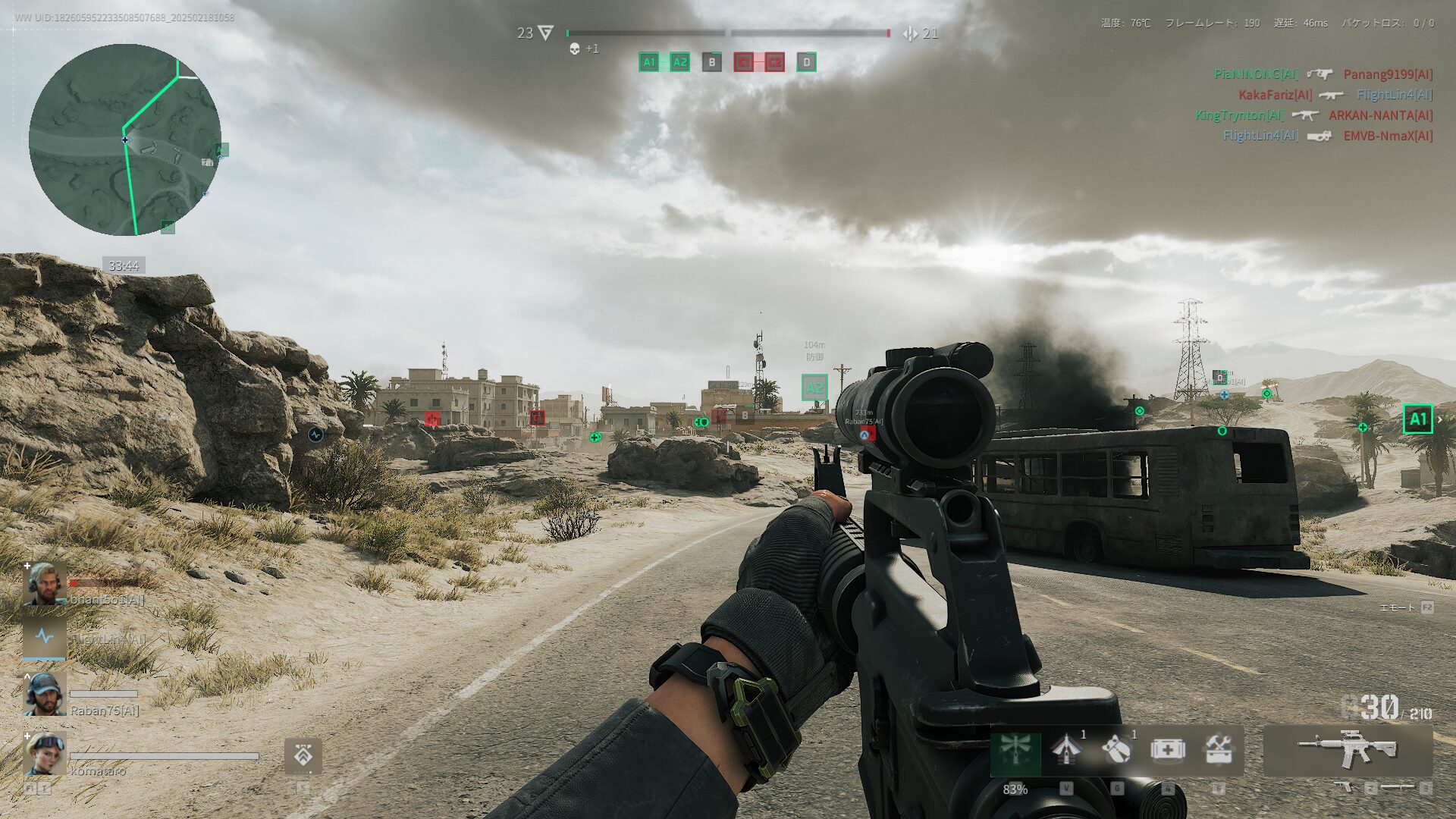Click the A2 defend waypoint marker
Screen dimensions: 1456x819
[814, 388]
